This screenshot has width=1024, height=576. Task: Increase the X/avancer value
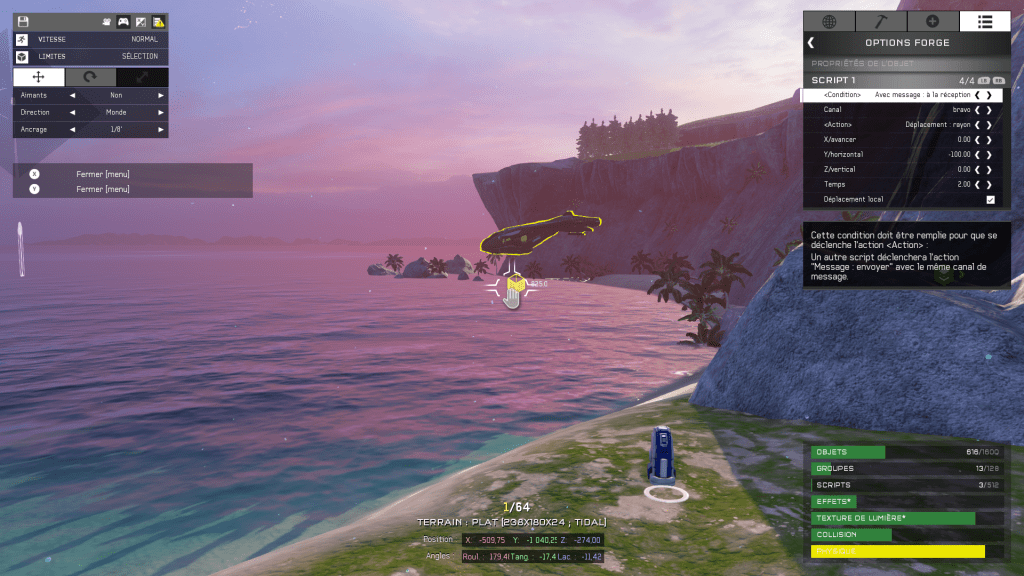coord(990,140)
